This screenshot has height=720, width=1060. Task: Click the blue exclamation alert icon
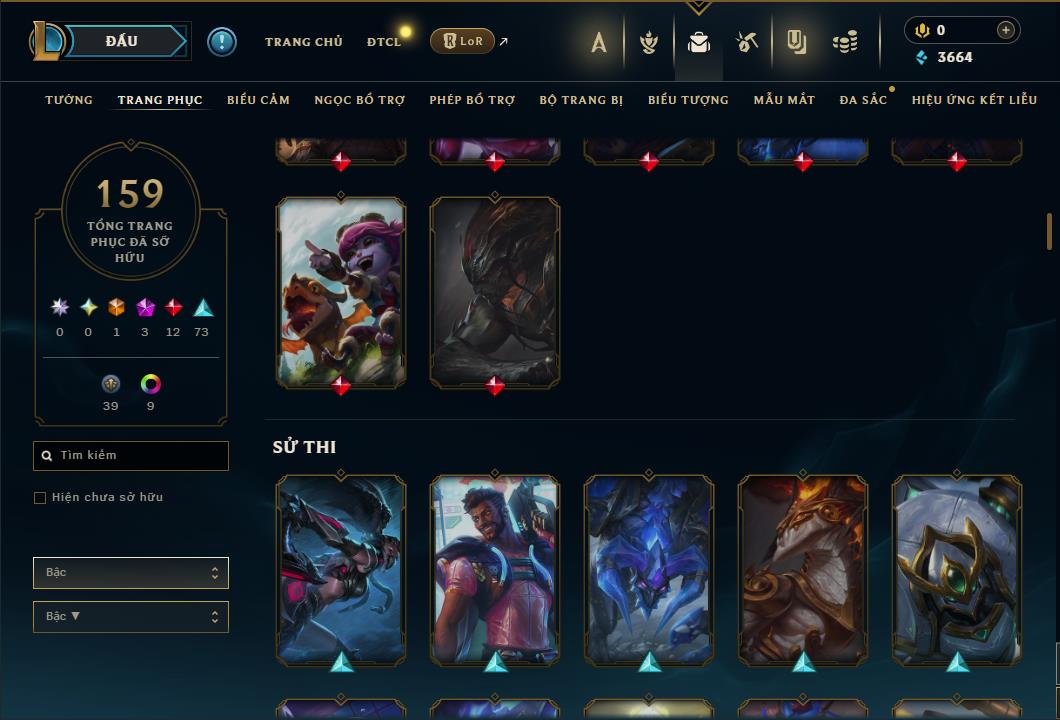[x=222, y=41]
